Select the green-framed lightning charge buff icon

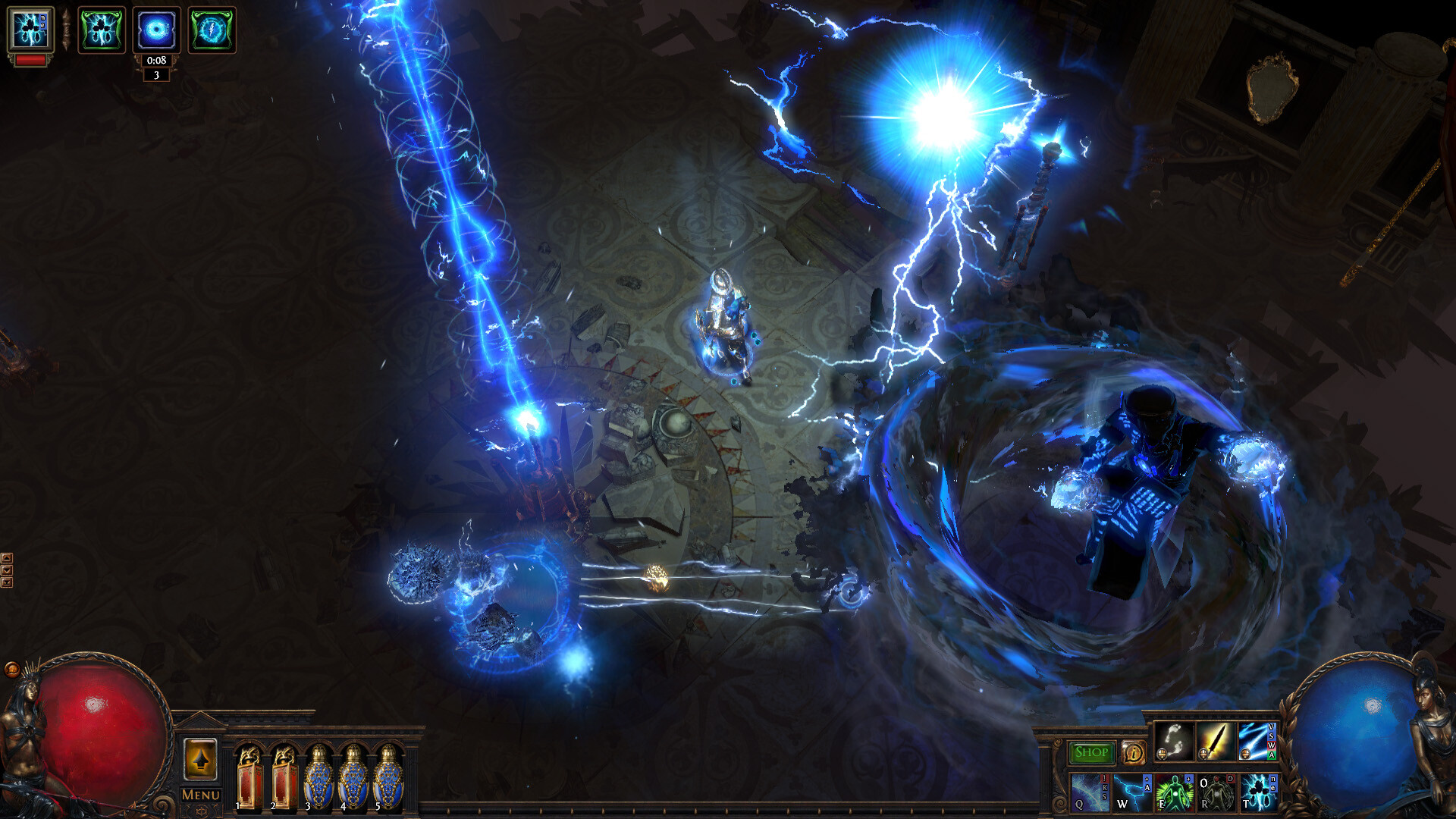pyautogui.click(x=214, y=29)
